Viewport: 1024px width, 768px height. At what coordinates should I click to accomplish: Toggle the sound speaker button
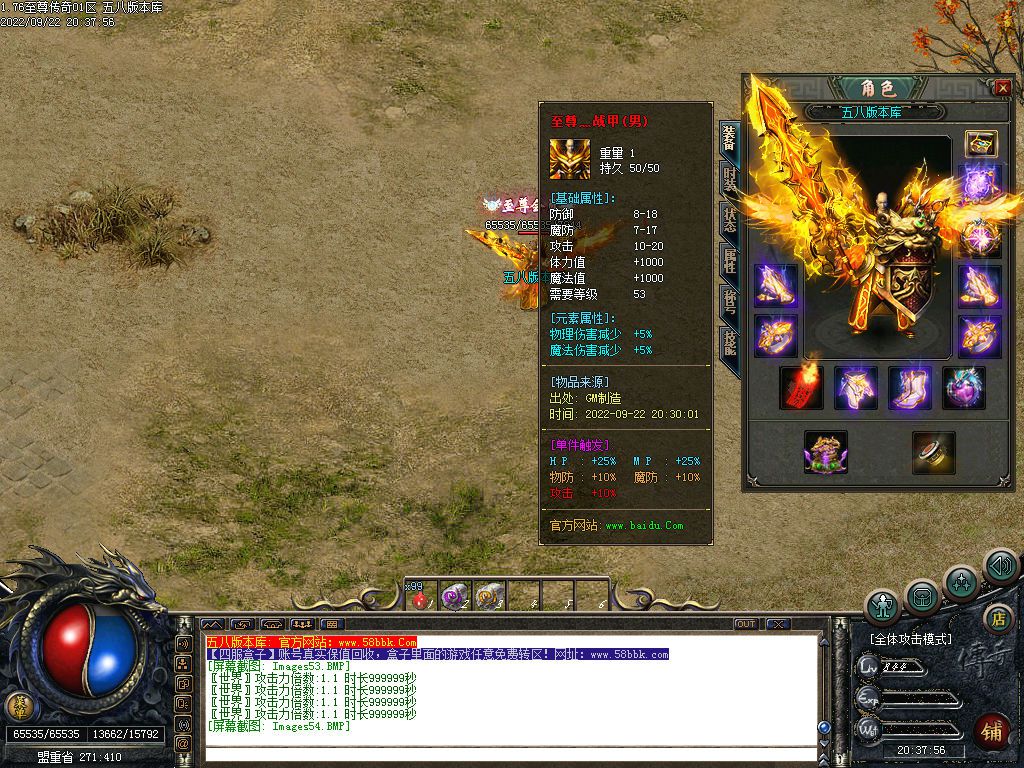(x=1000, y=566)
